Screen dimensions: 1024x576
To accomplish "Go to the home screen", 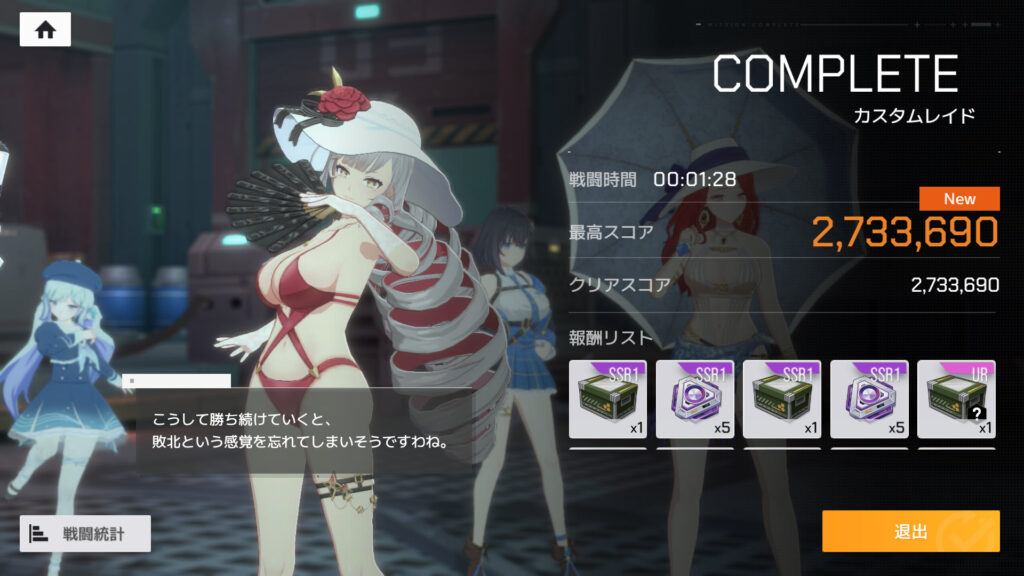I will coord(45,30).
